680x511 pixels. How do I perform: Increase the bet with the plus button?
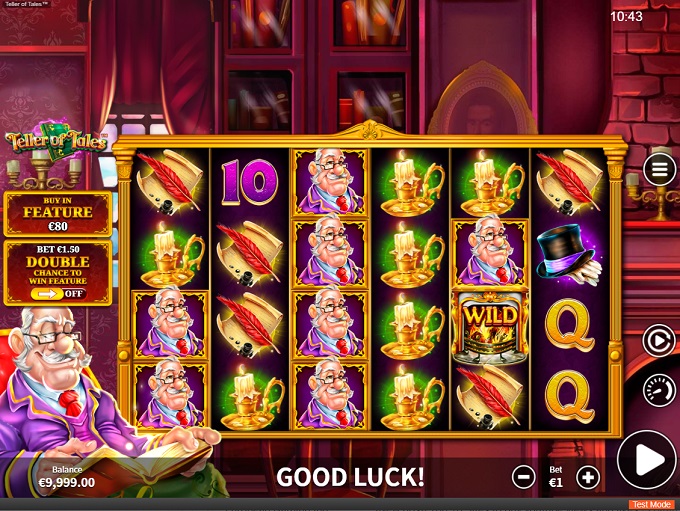click(588, 477)
